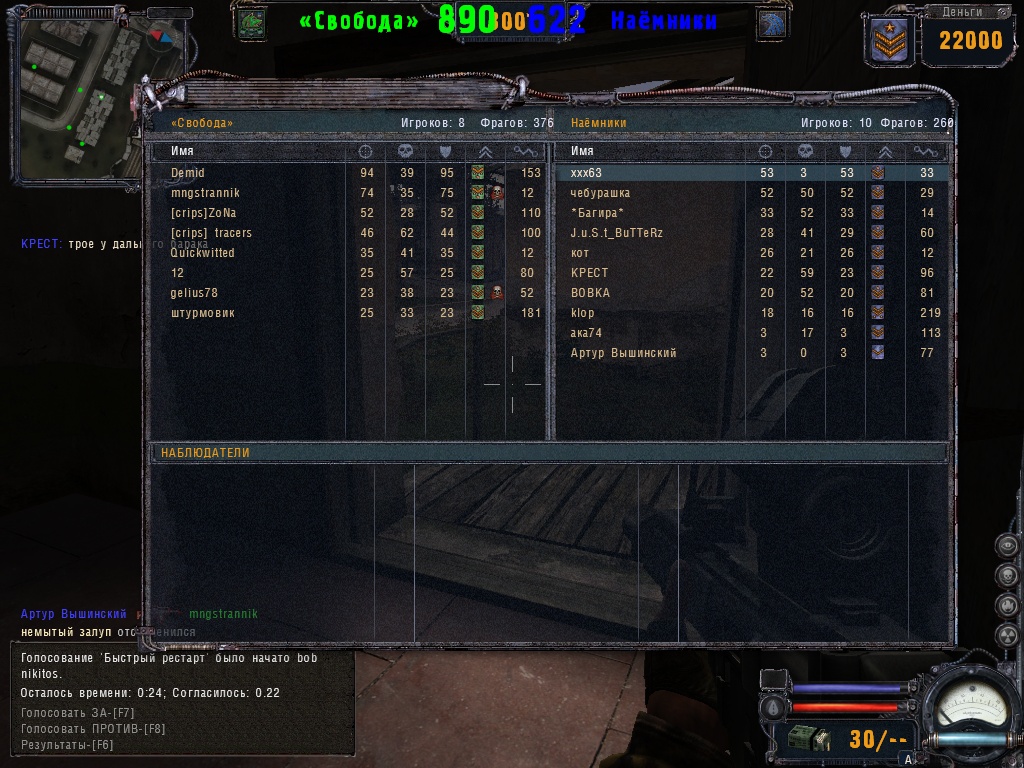
Task: Select player klop's row
Action: tap(582, 313)
